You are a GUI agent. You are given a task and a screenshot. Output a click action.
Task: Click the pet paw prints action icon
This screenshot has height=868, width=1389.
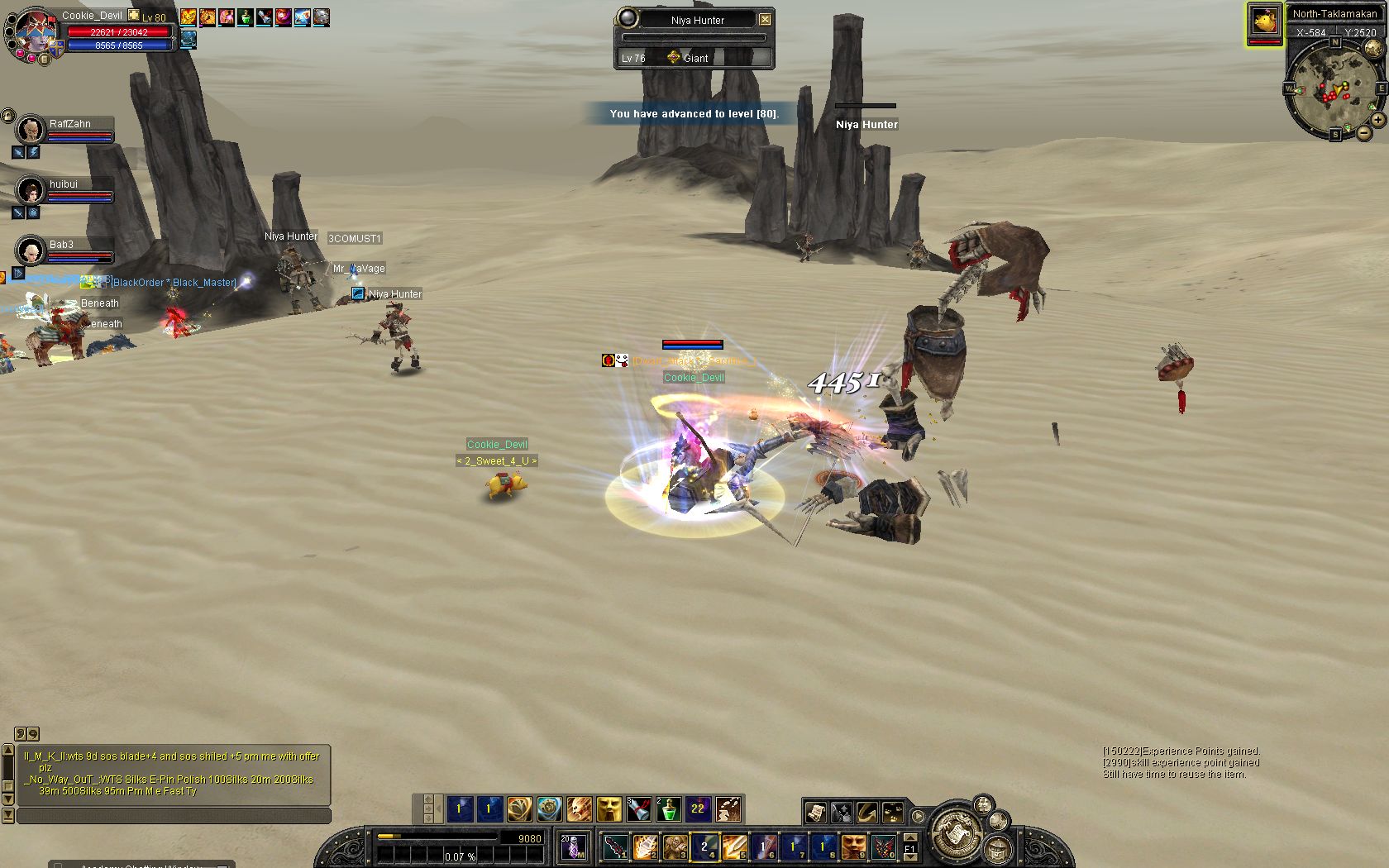[x=892, y=813]
